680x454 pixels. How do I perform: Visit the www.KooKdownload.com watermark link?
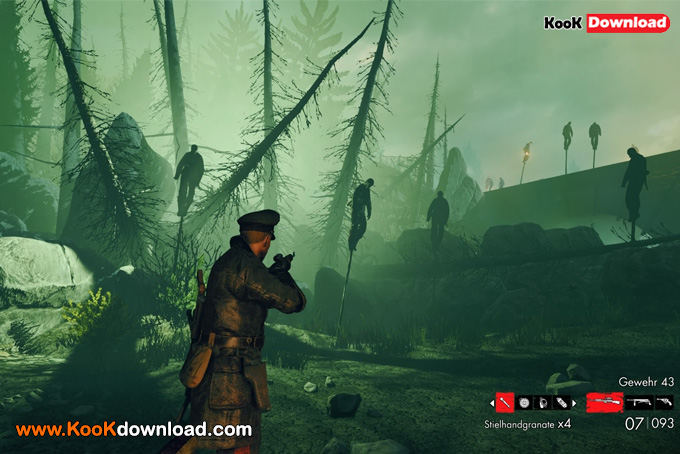click(133, 430)
